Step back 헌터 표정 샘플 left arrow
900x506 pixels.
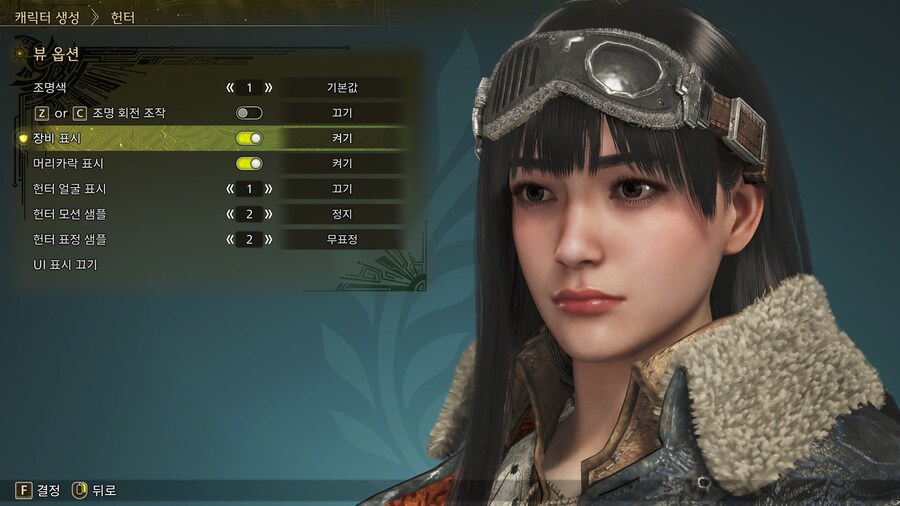(x=230, y=239)
